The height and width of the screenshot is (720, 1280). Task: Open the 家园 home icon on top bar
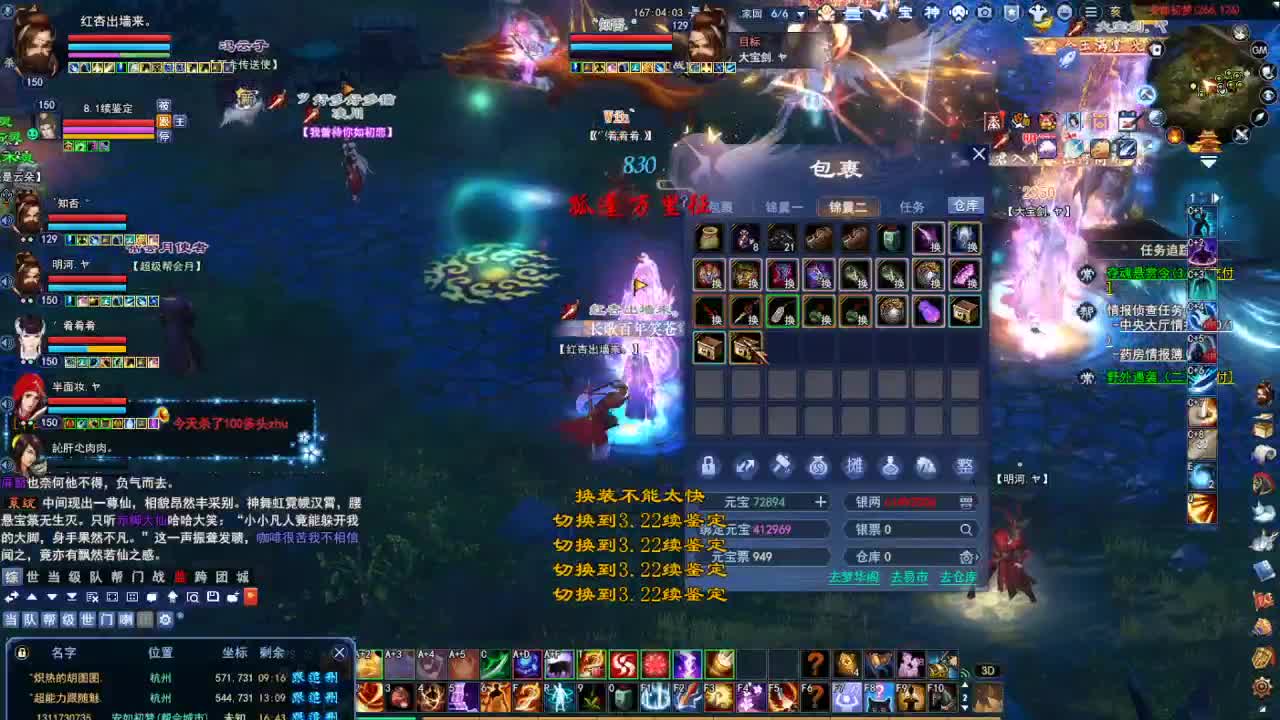[752, 13]
